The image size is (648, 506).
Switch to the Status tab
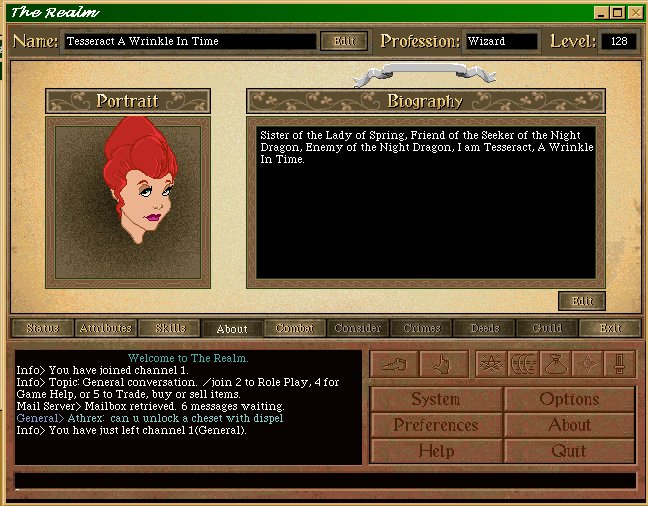pos(42,328)
